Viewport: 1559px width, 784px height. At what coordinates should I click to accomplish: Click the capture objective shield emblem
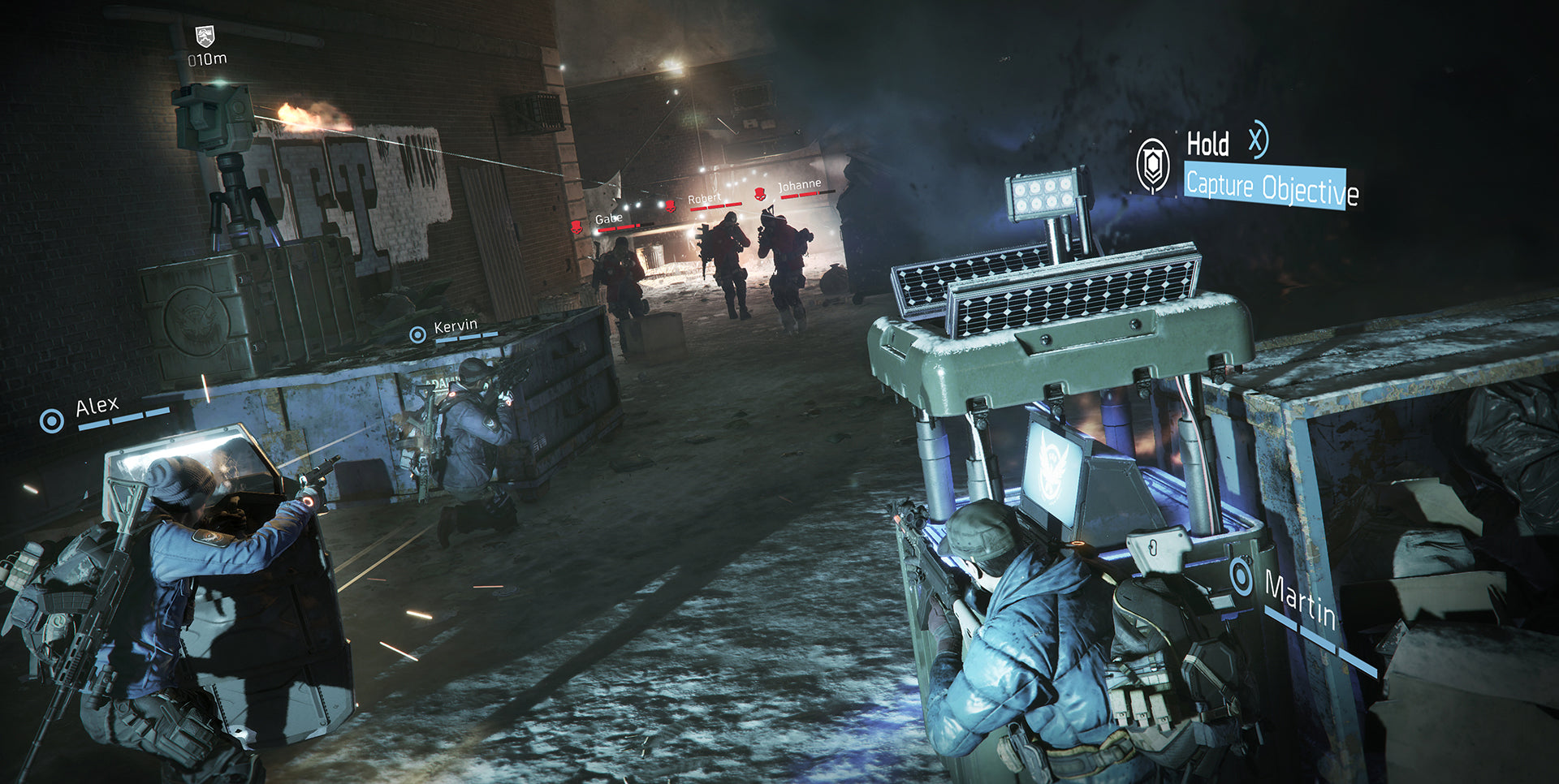pyautogui.click(x=1152, y=163)
